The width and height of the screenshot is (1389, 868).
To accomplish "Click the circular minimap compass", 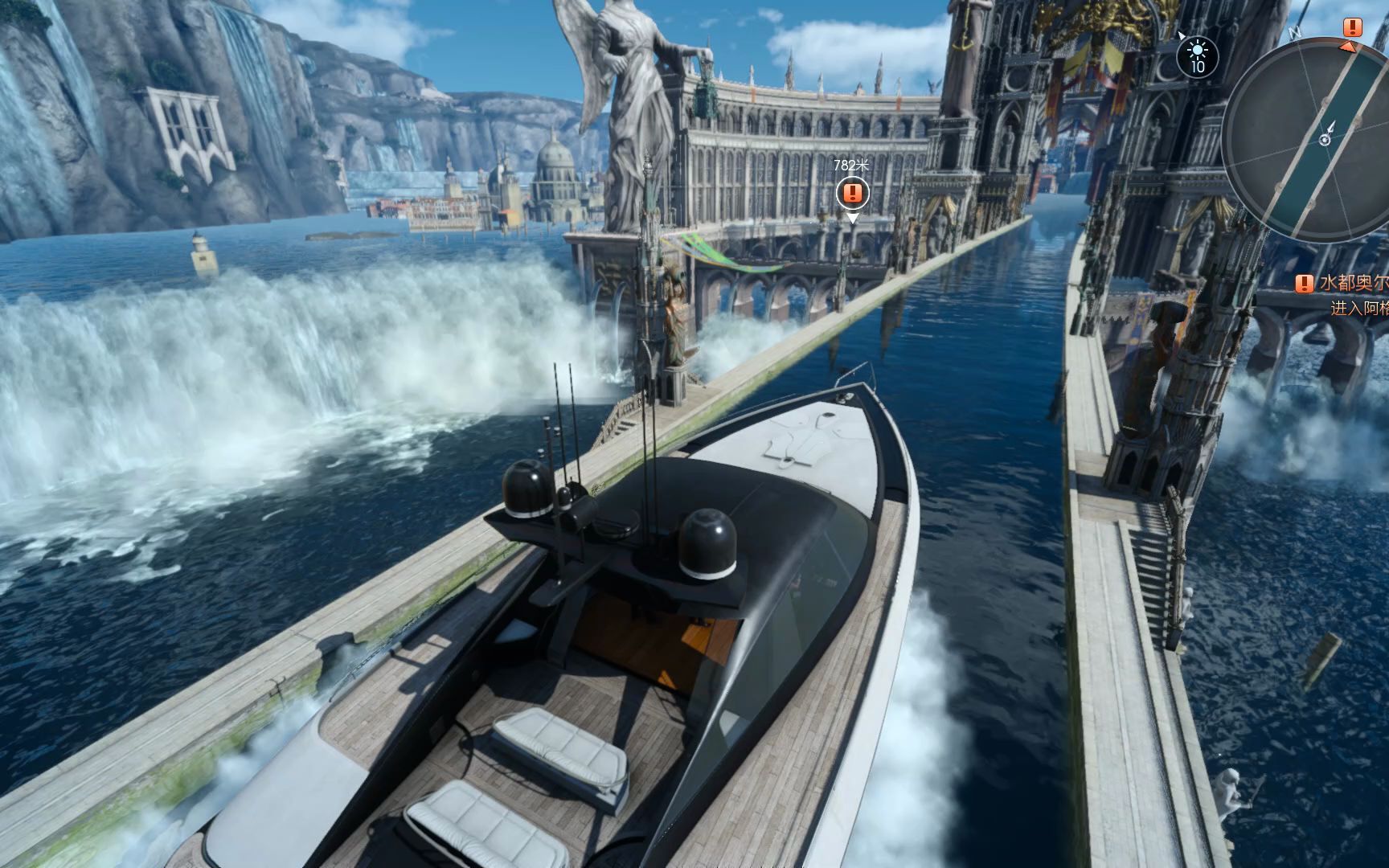I will [1322, 138].
